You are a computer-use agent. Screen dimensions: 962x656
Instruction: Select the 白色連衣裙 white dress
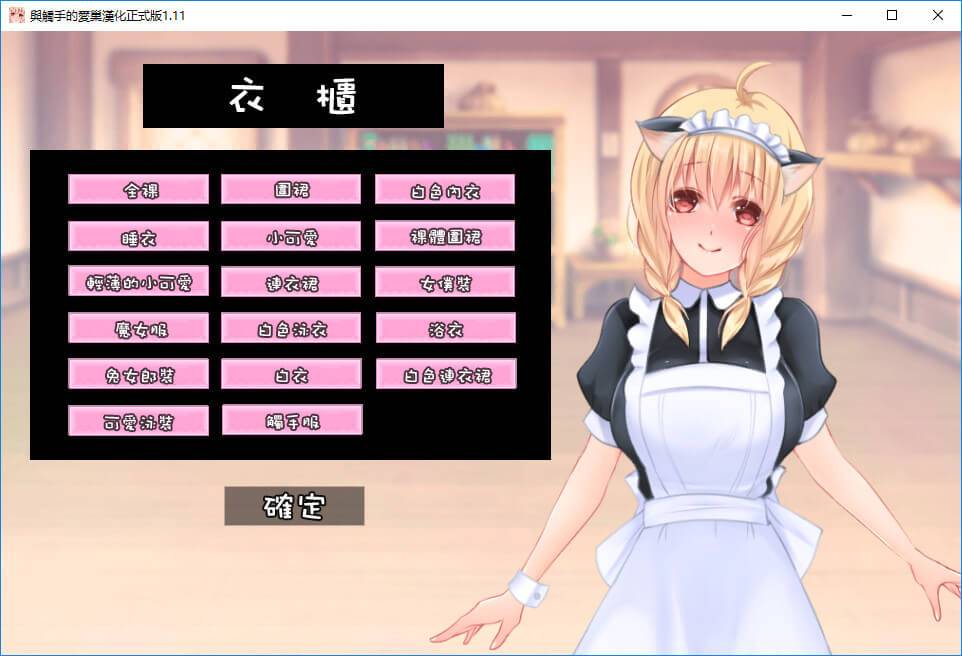click(x=445, y=374)
